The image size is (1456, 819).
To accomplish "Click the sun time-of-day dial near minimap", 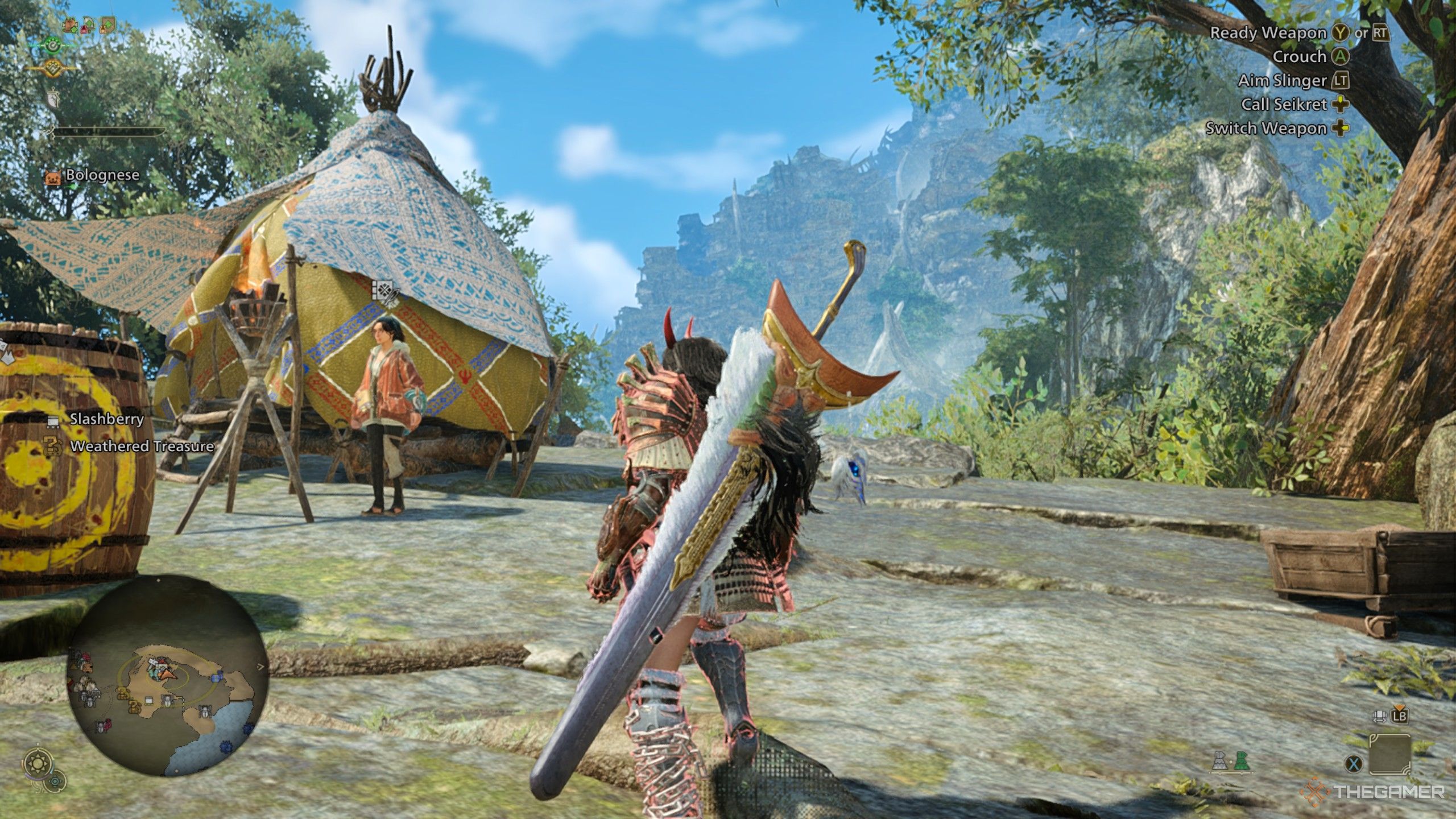I will 39,762.
